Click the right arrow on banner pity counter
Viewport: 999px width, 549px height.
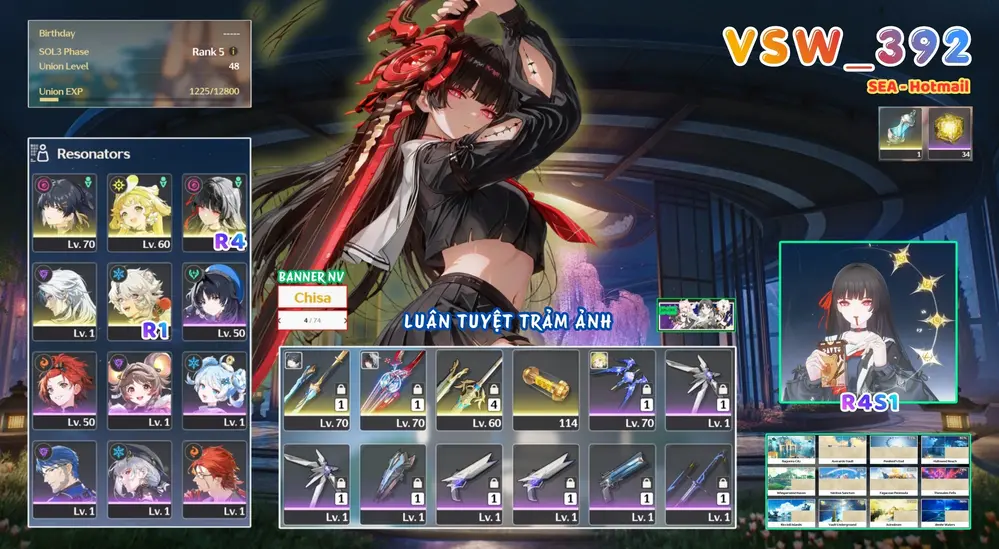point(346,321)
